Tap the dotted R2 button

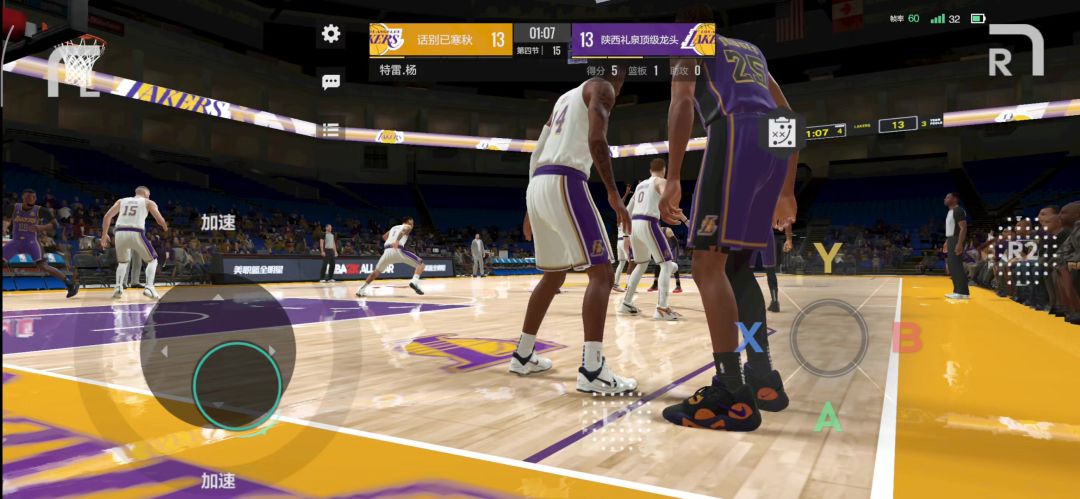coord(1021,250)
